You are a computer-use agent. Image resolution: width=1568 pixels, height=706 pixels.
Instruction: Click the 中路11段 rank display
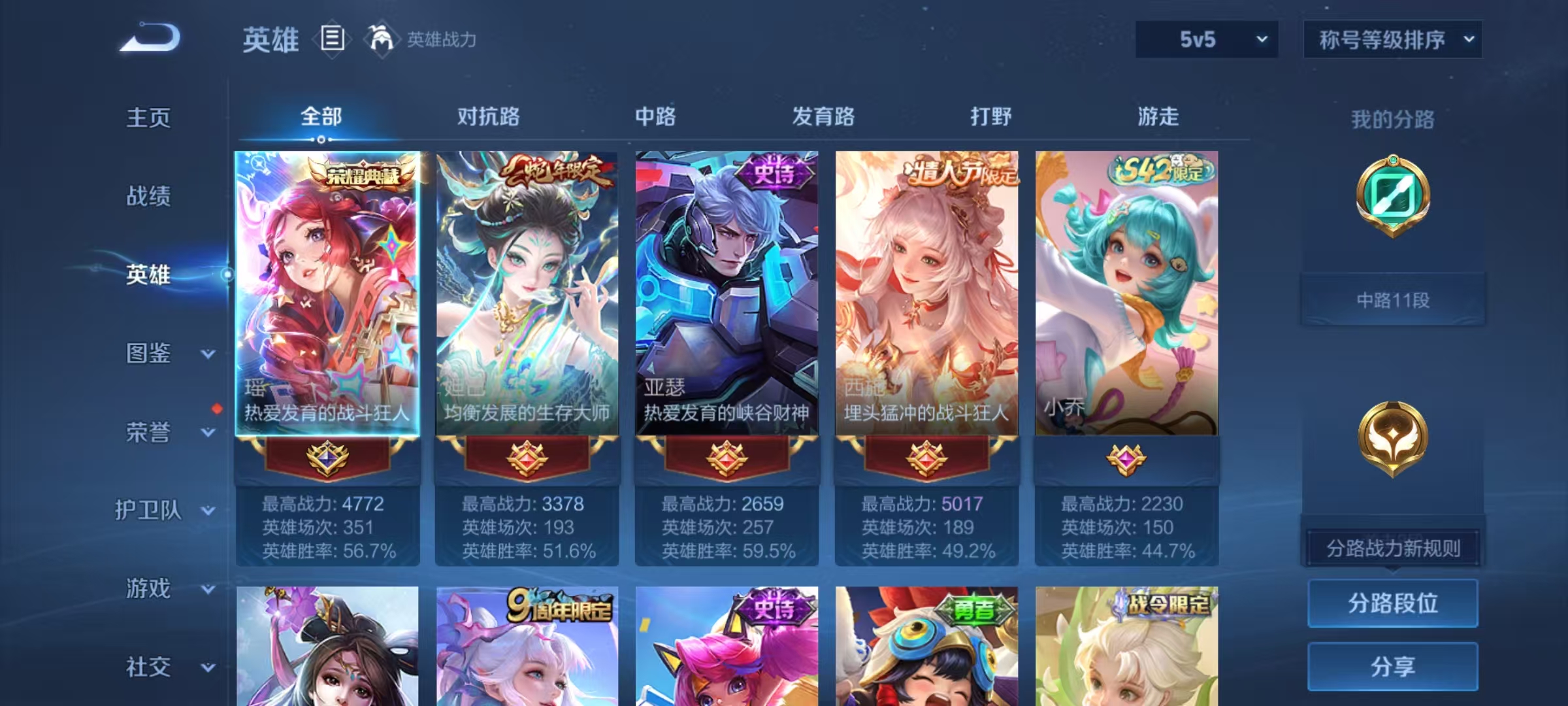[1393, 299]
